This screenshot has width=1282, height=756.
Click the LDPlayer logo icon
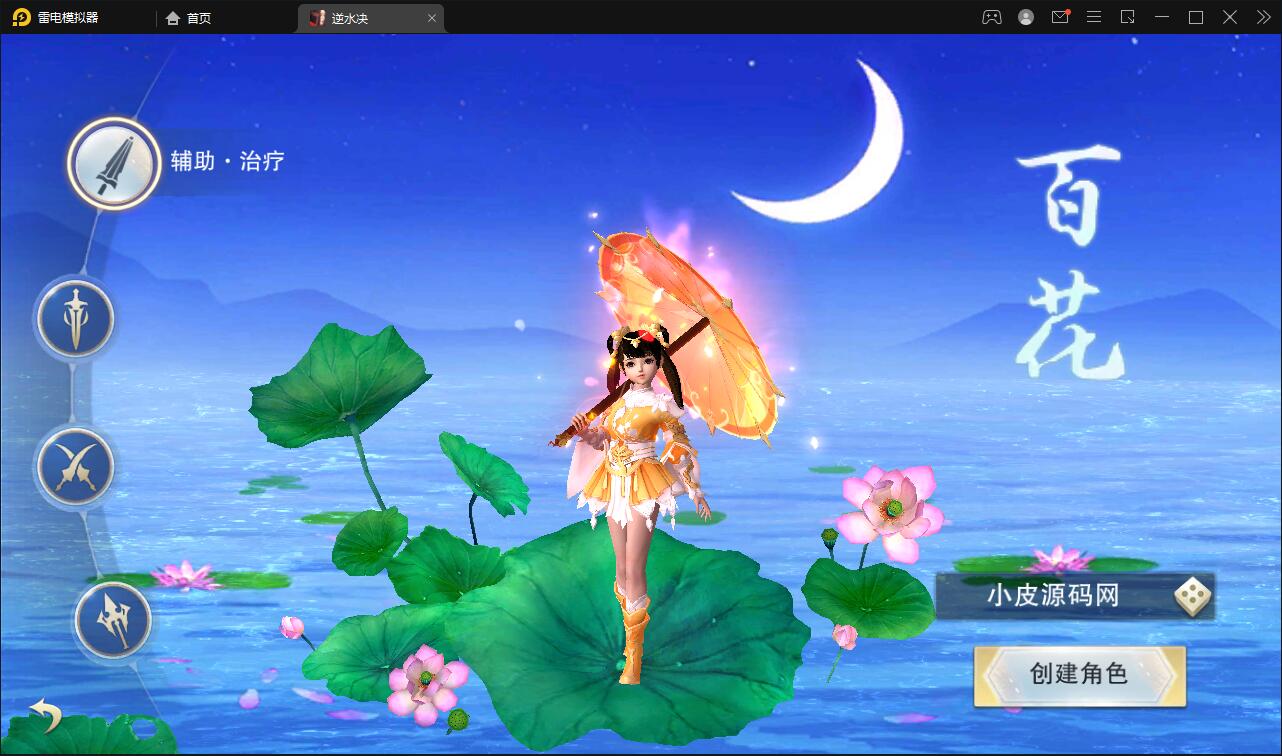coord(22,17)
